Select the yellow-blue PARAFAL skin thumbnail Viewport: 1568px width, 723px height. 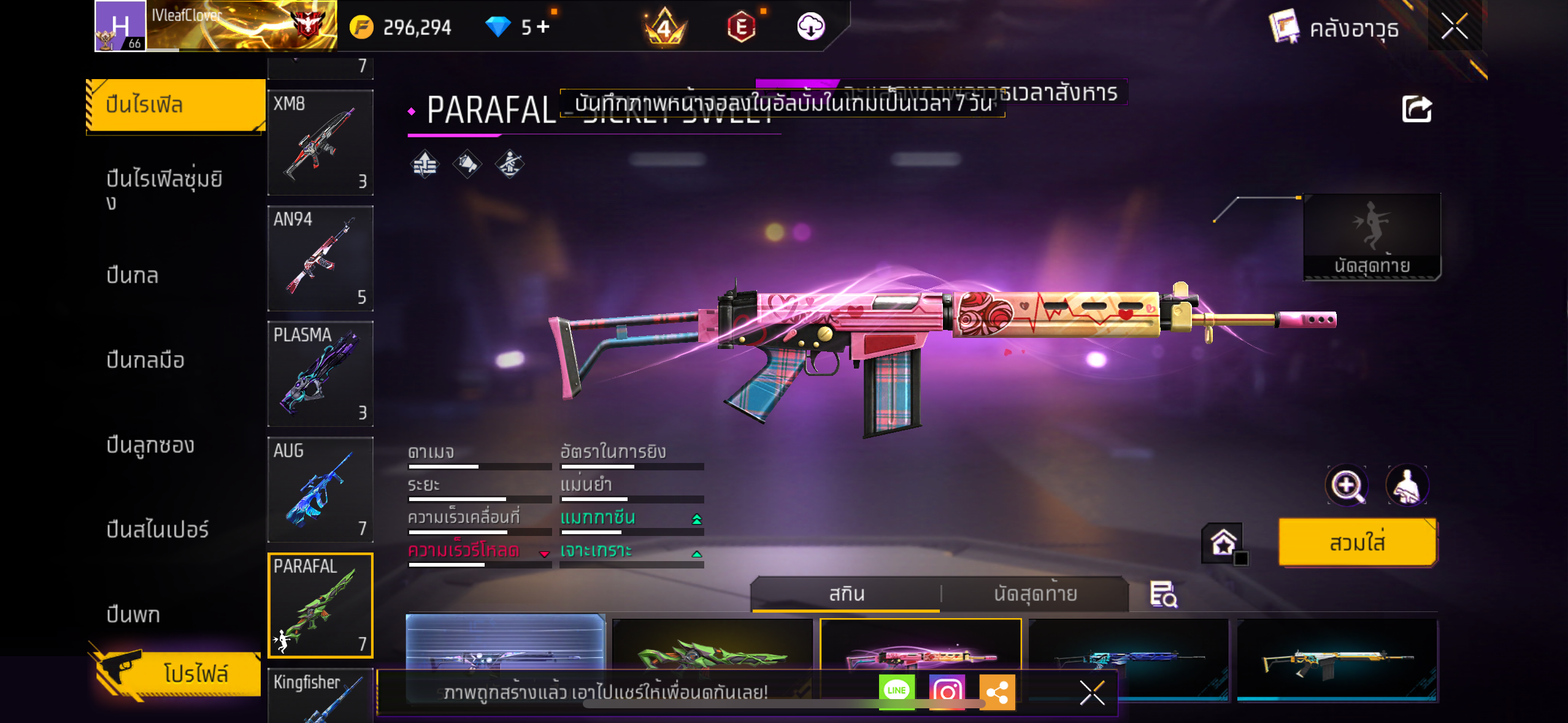[1337, 659]
